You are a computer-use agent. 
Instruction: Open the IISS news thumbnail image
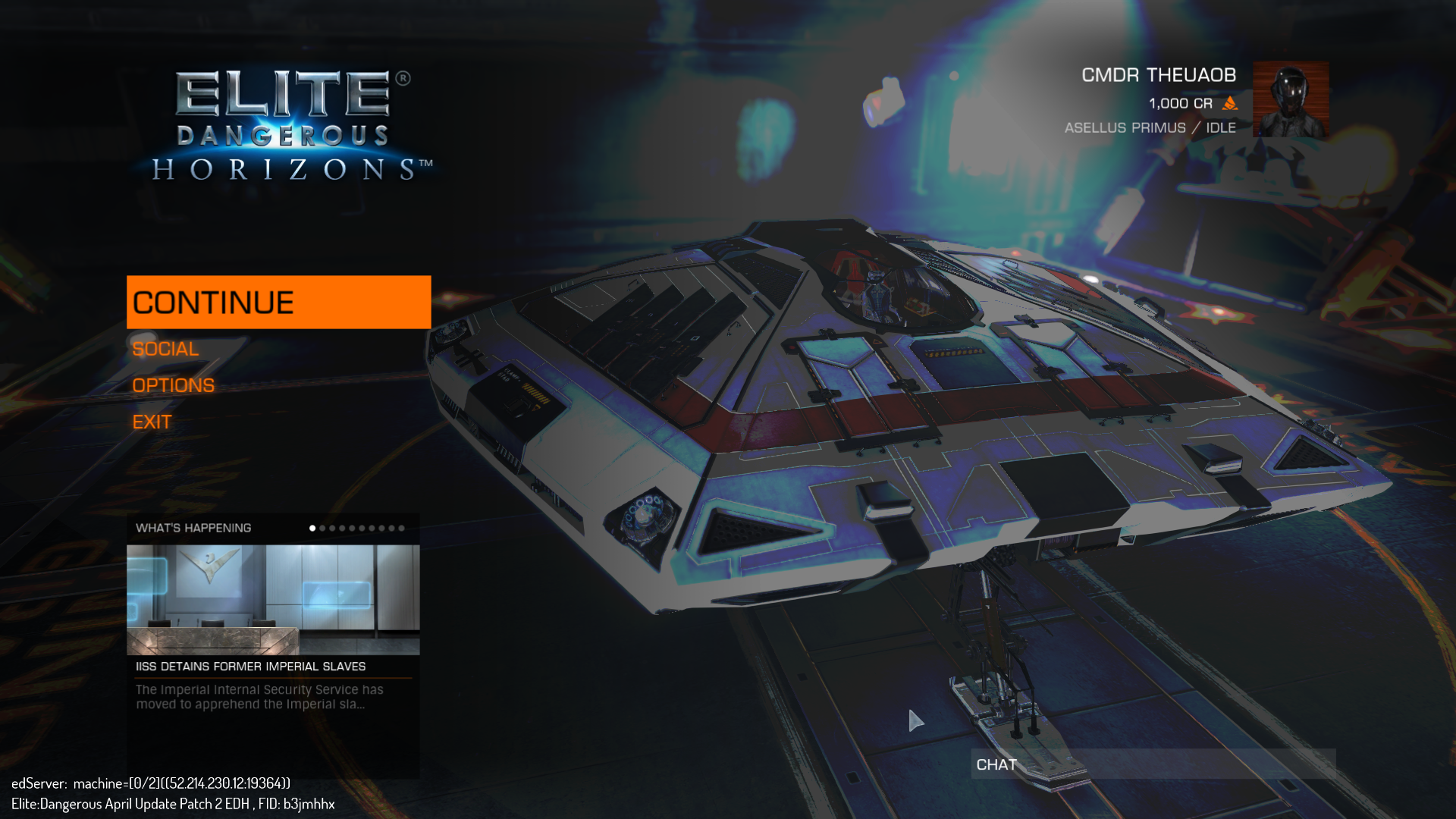273,599
